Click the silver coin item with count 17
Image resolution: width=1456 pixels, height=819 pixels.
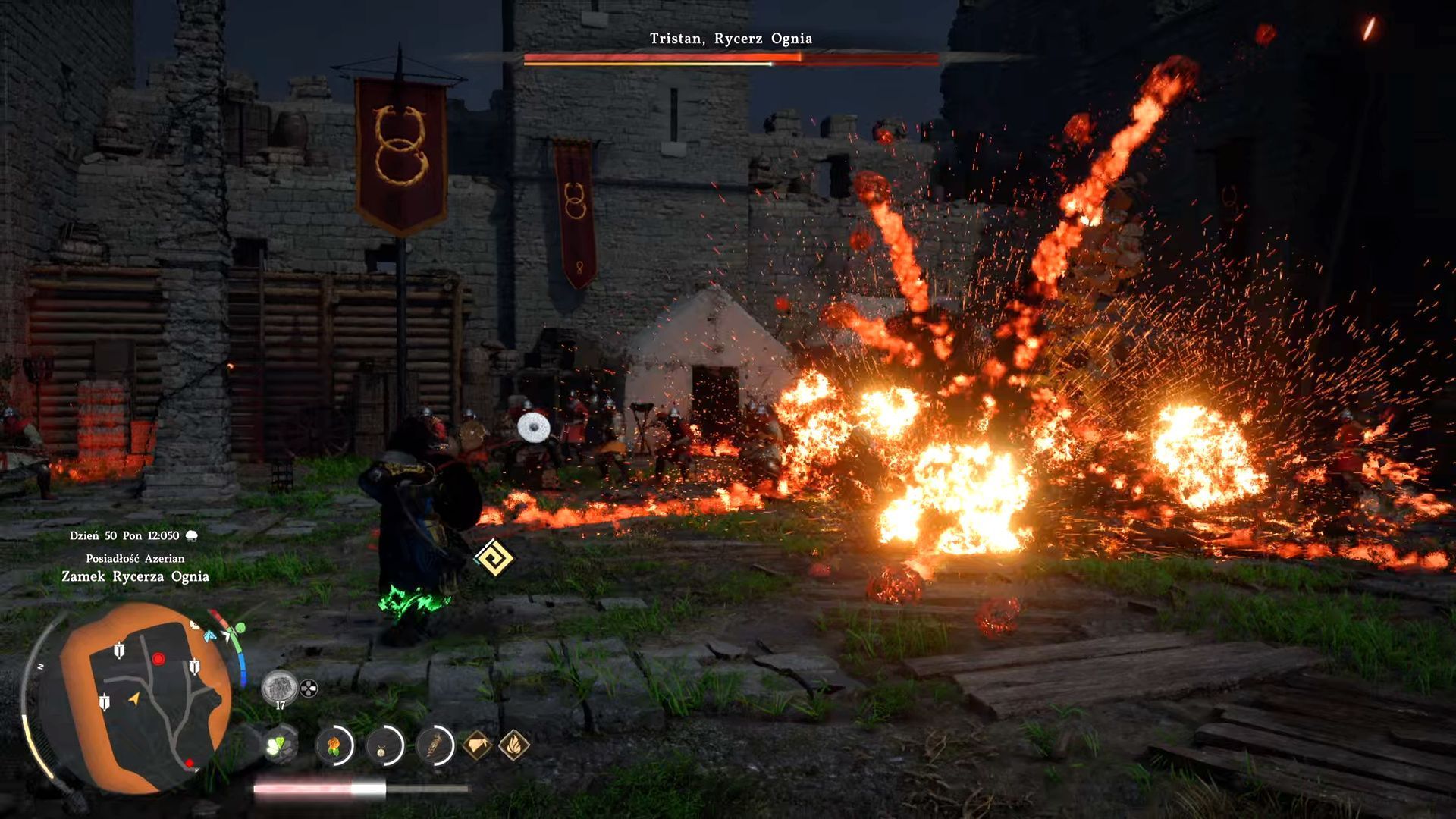279,688
